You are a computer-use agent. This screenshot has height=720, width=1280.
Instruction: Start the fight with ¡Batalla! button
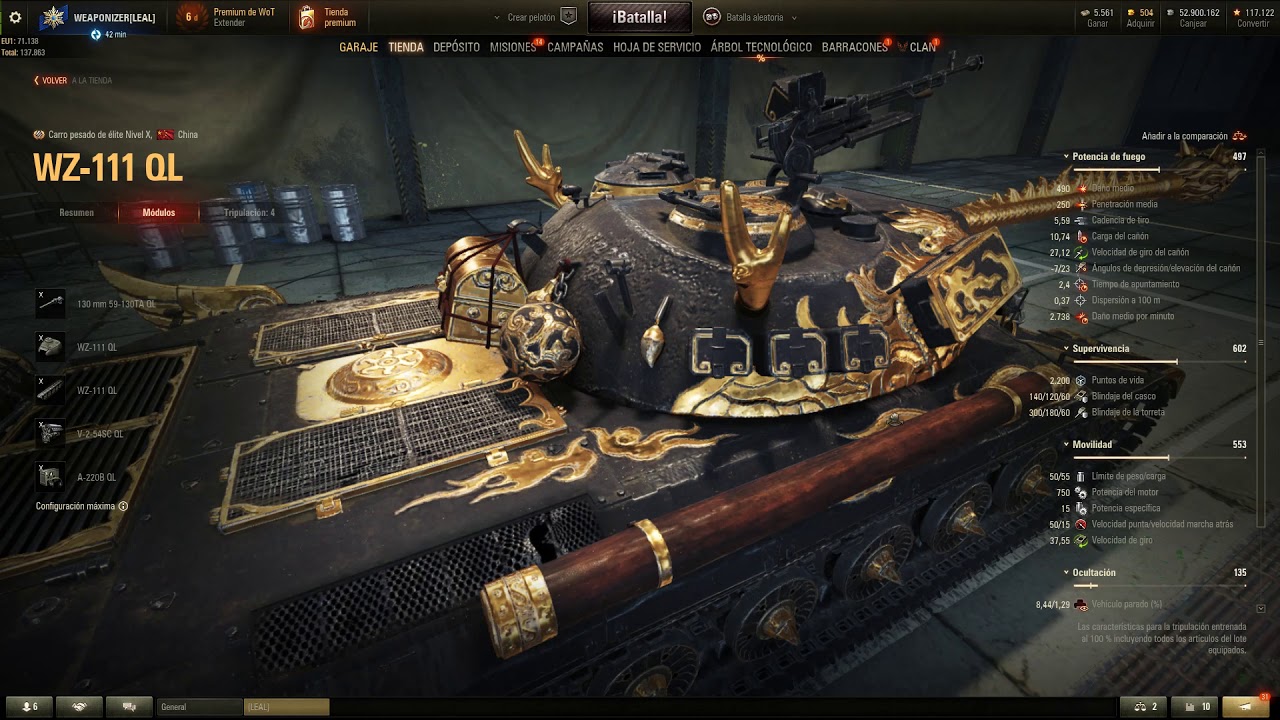tap(640, 17)
